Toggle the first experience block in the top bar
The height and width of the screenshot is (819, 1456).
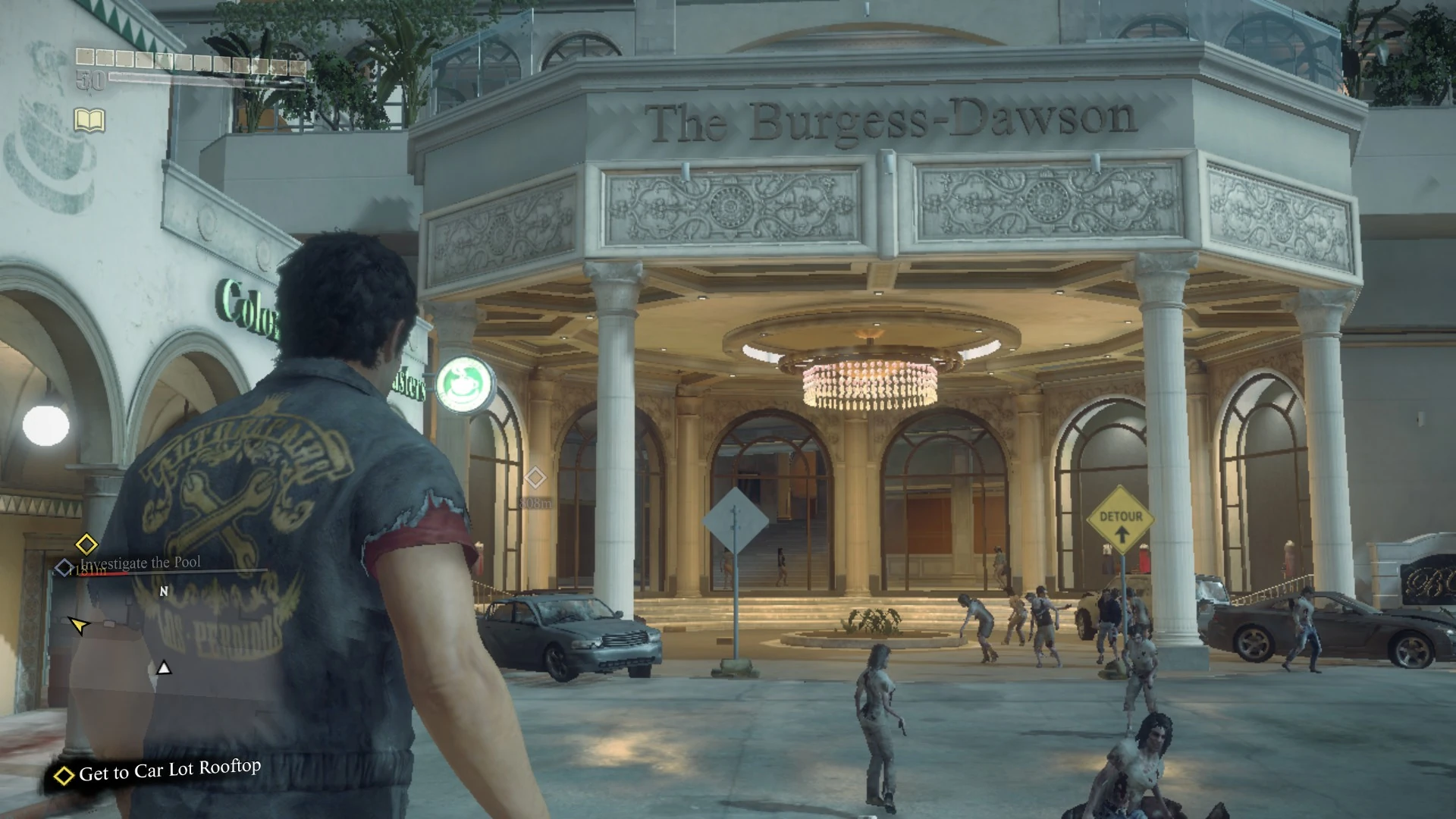[86, 56]
